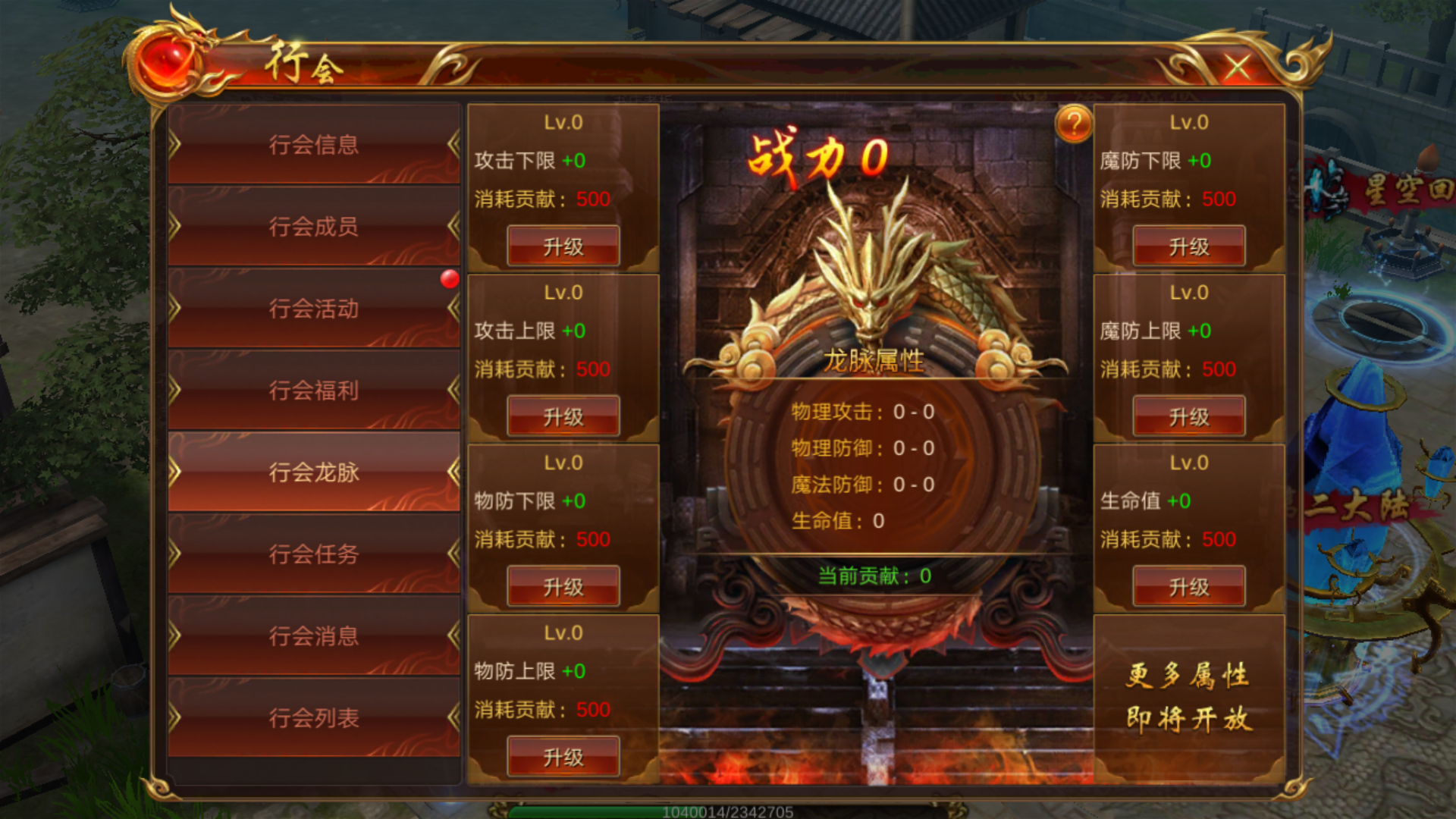Upgrade 攻击下限 with the 升级 button
Viewport: 1456px width, 819px height.
pos(563,246)
